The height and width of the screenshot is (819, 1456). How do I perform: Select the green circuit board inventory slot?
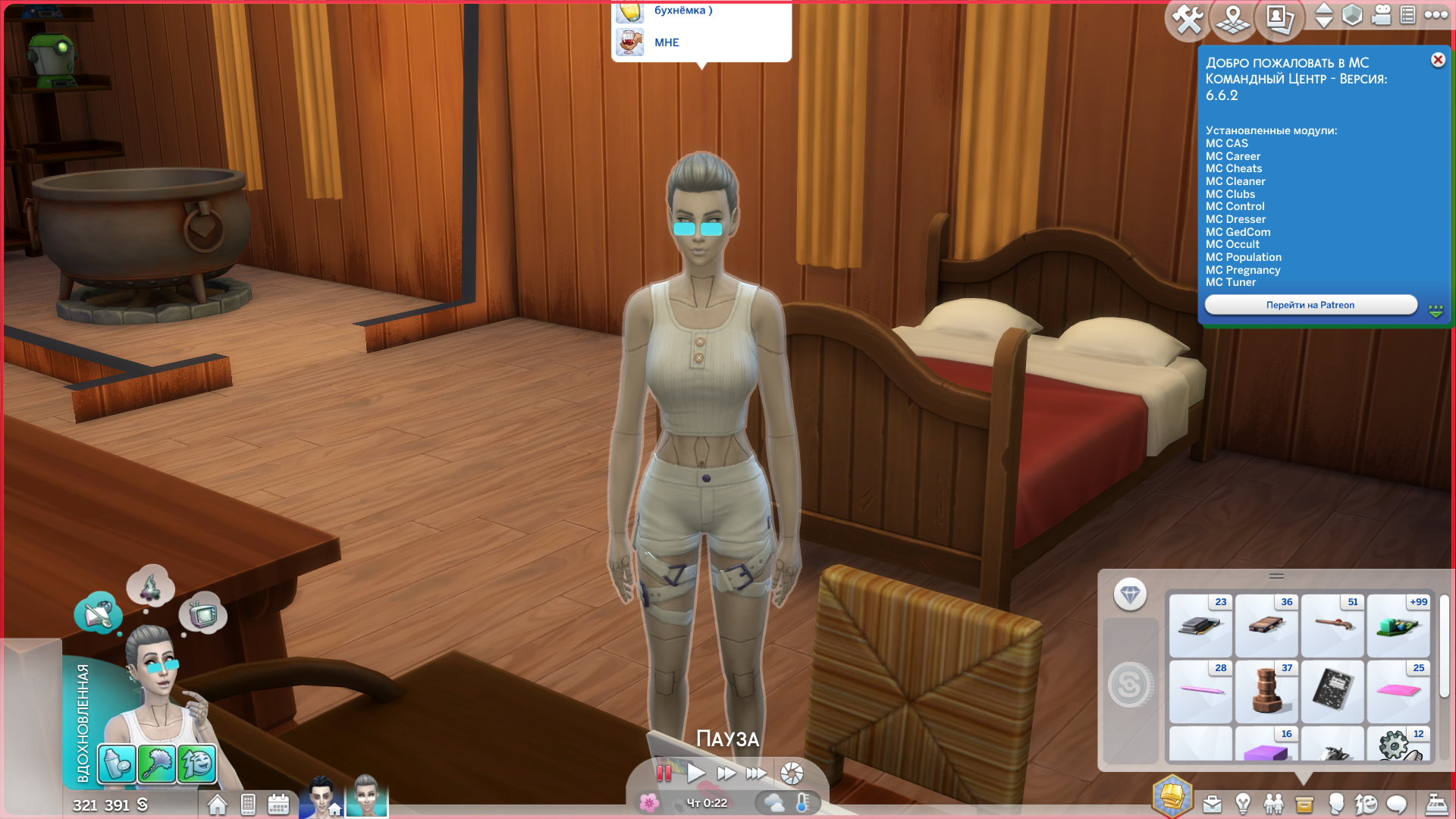(1398, 626)
